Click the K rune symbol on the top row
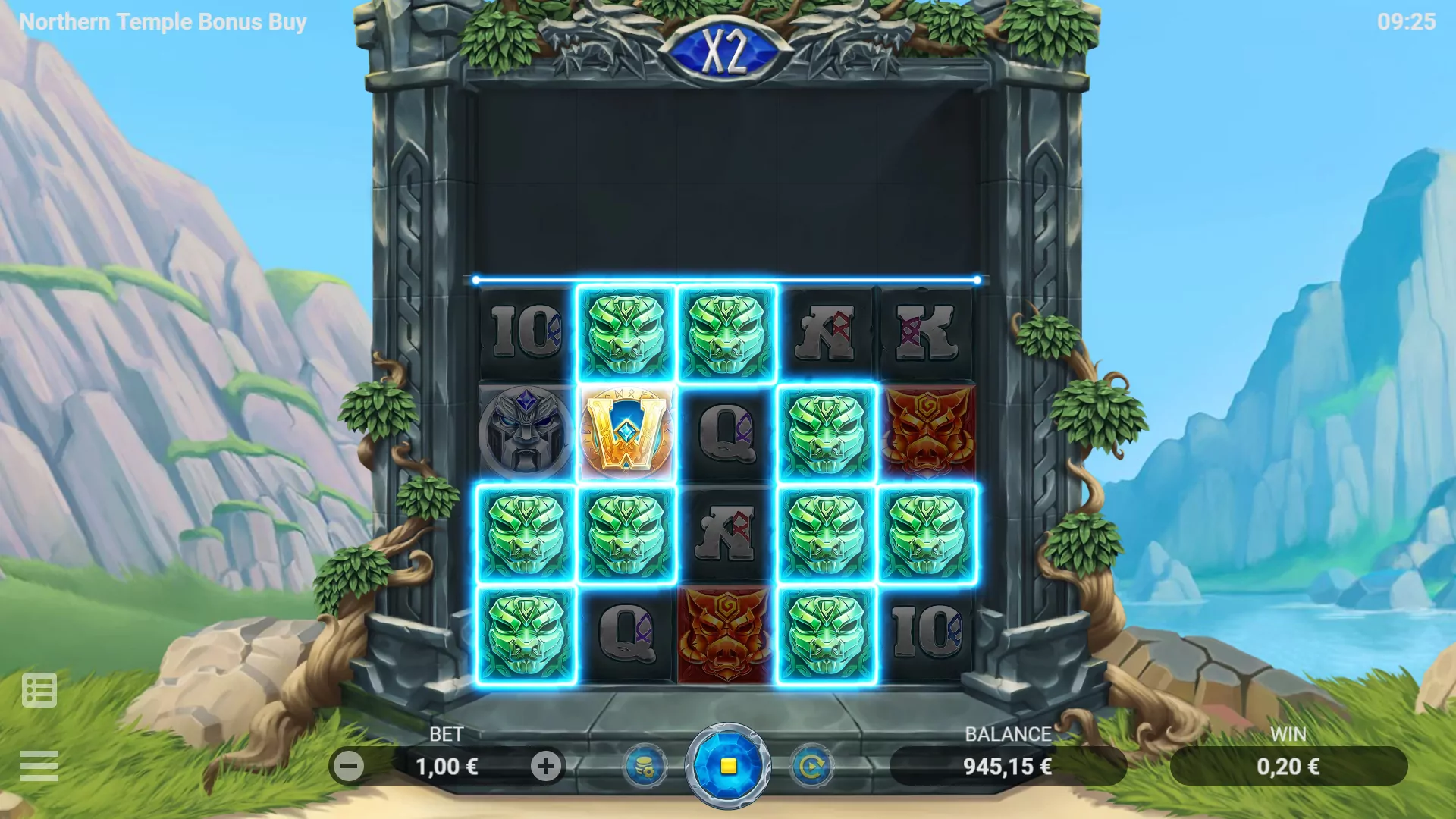The width and height of the screenshot is (1456, 819). [x=927, y=332]
